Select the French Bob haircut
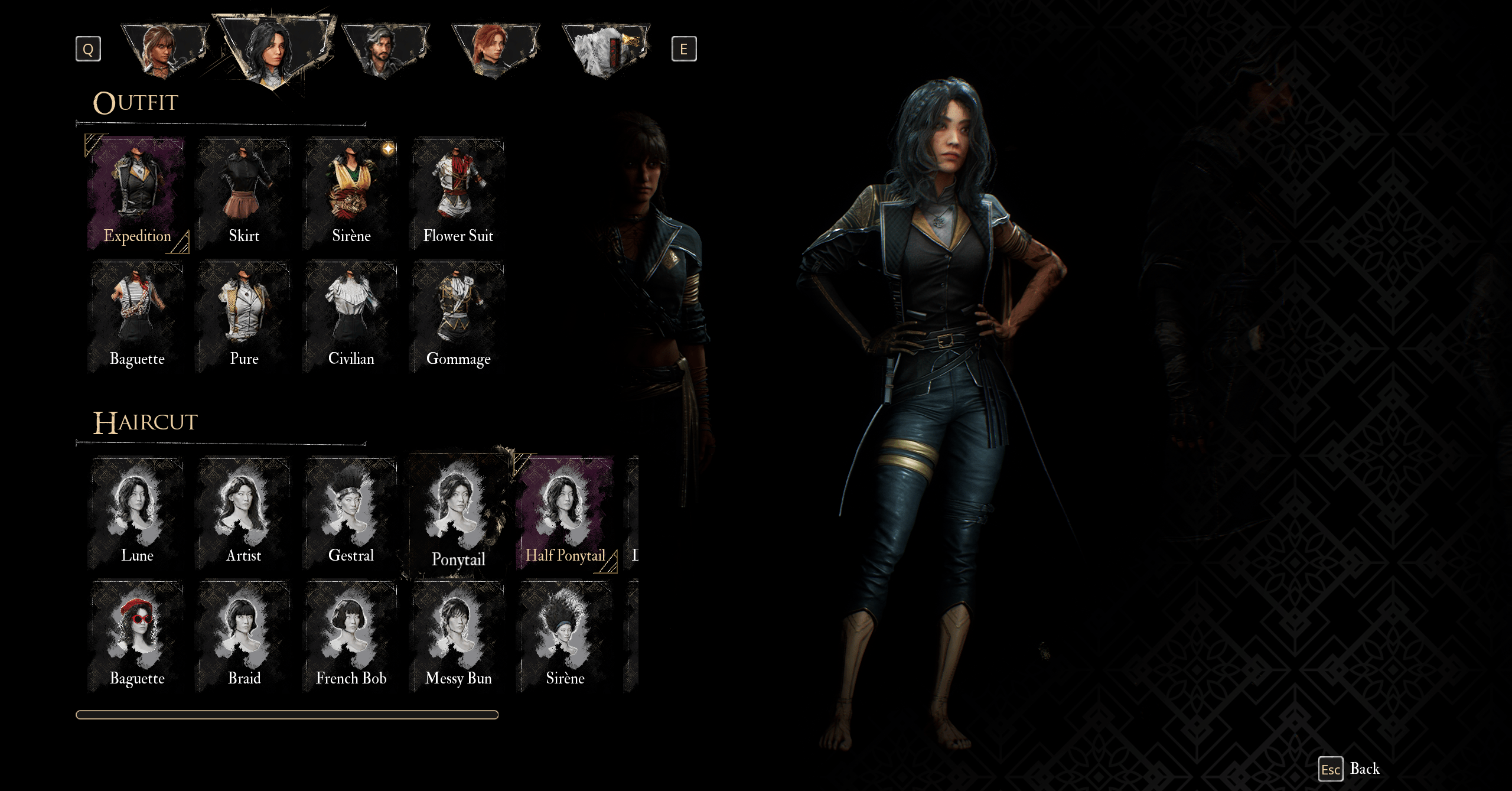1512x791 pixels. [351, 636]
